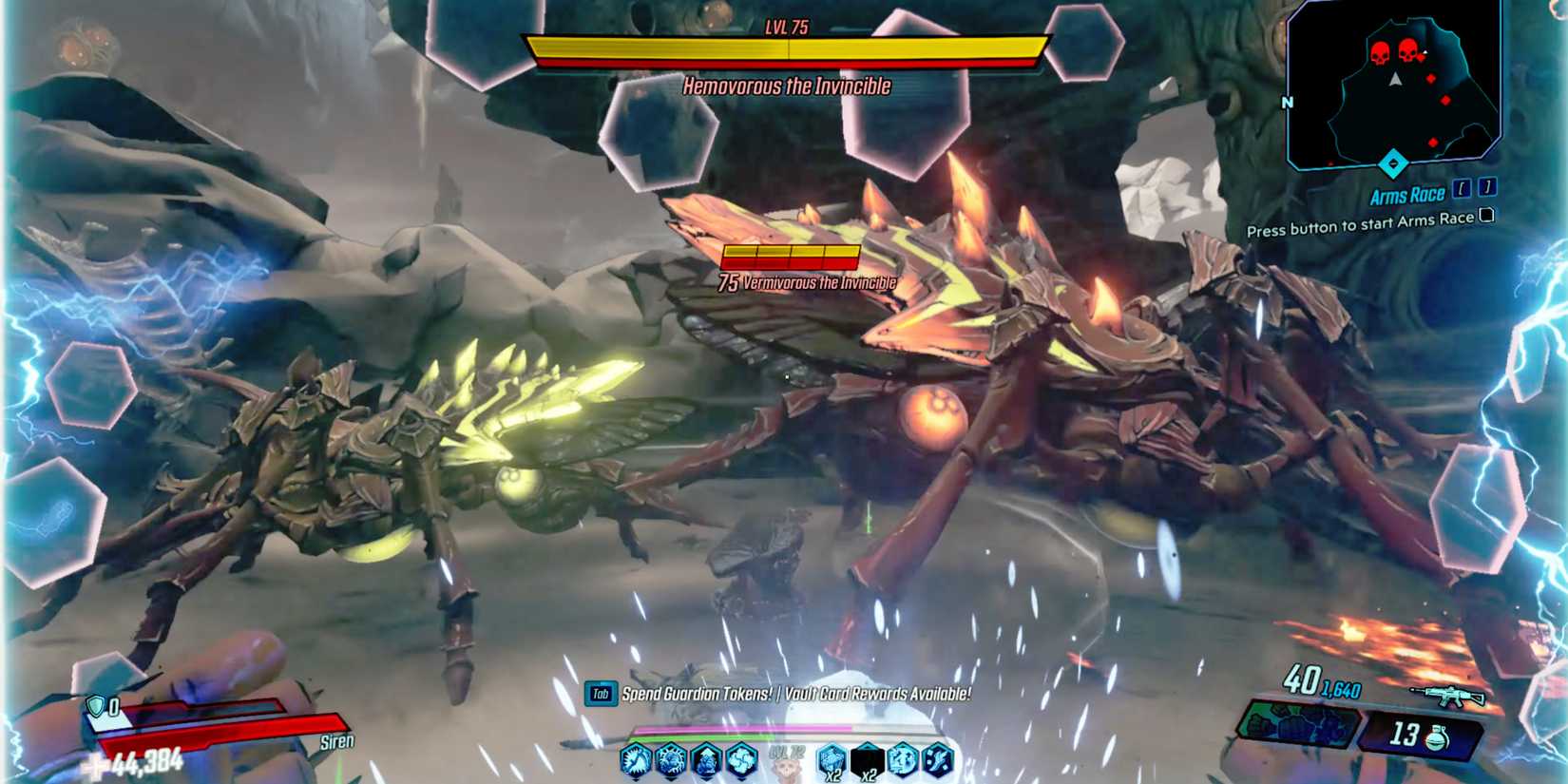Select the right bracket next to Arms Race
Viewport: 1568px width, 784px height.
[1487, 189]
